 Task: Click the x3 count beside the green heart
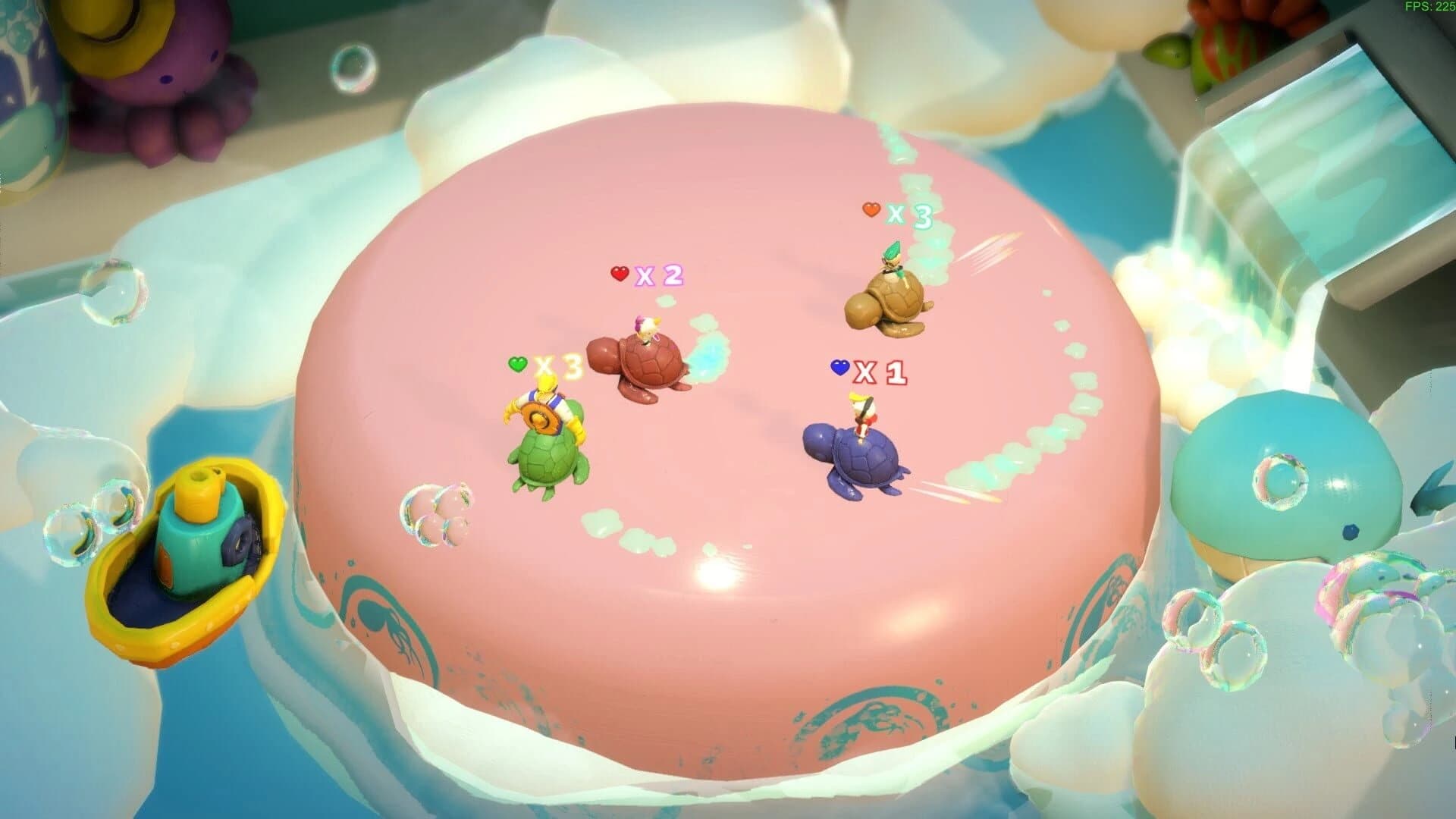pyautogui.click(x=559, y=366)
